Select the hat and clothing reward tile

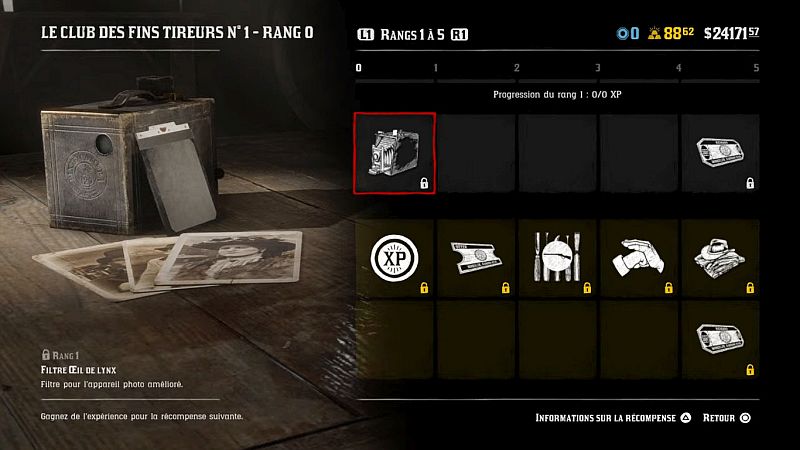point(719,258)
